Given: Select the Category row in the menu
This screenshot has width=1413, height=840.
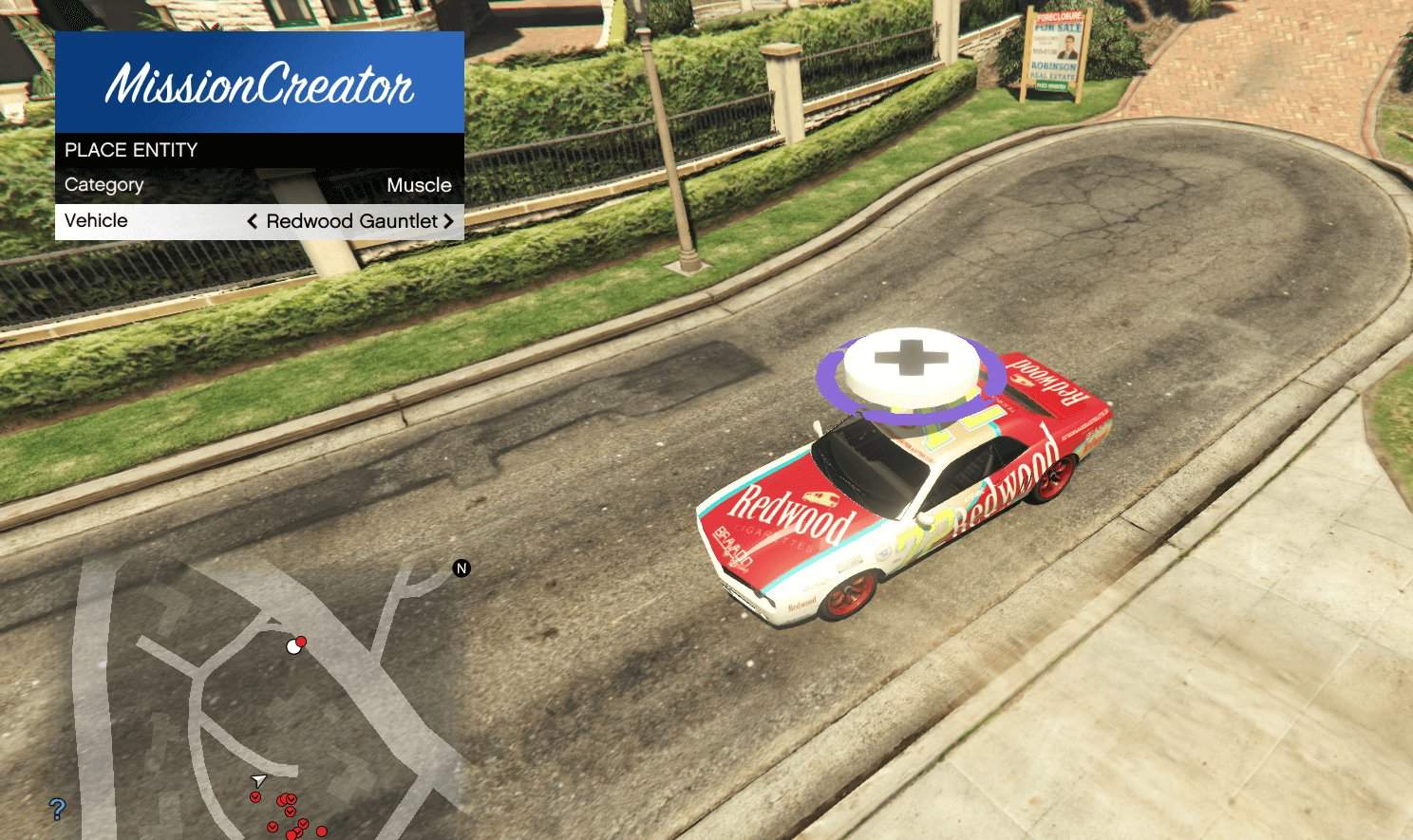Looking at the screenshot, I should [258, 185].
